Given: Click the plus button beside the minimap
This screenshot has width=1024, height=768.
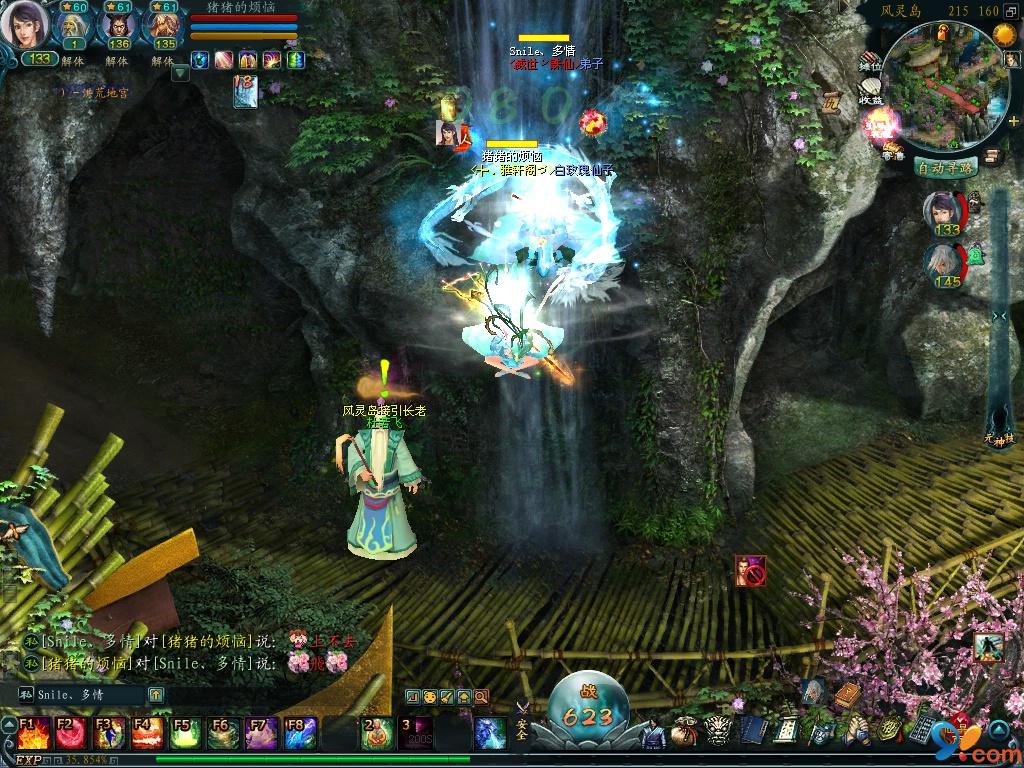Looking at the screenshot, I should (1014, 120).
